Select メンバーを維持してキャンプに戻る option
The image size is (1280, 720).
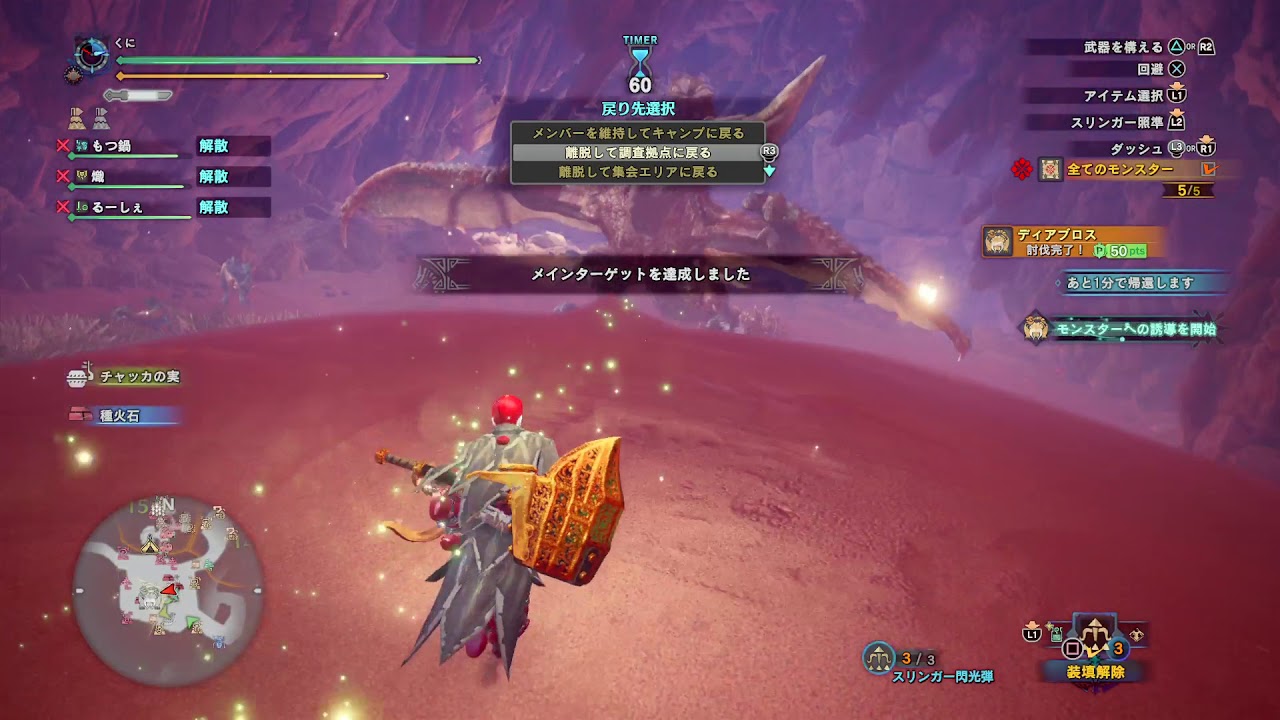tap(637, 133)
